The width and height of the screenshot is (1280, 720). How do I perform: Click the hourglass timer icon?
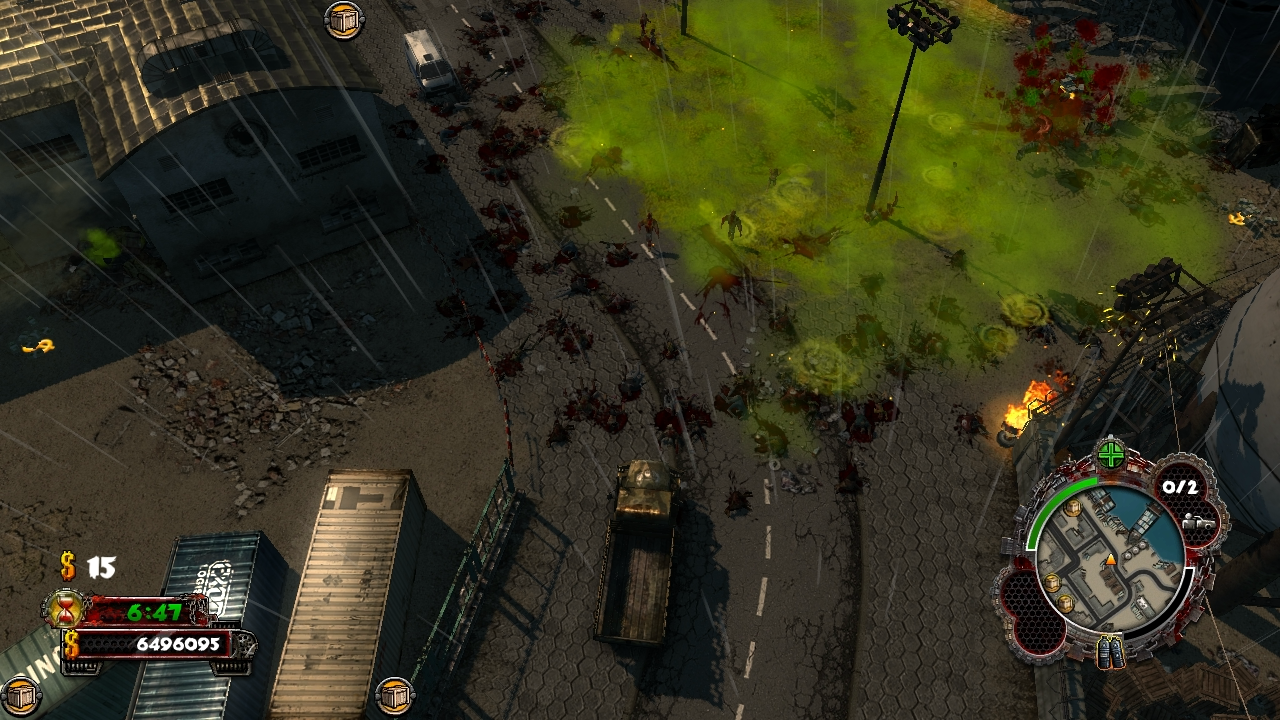click(x=63, y=609)
